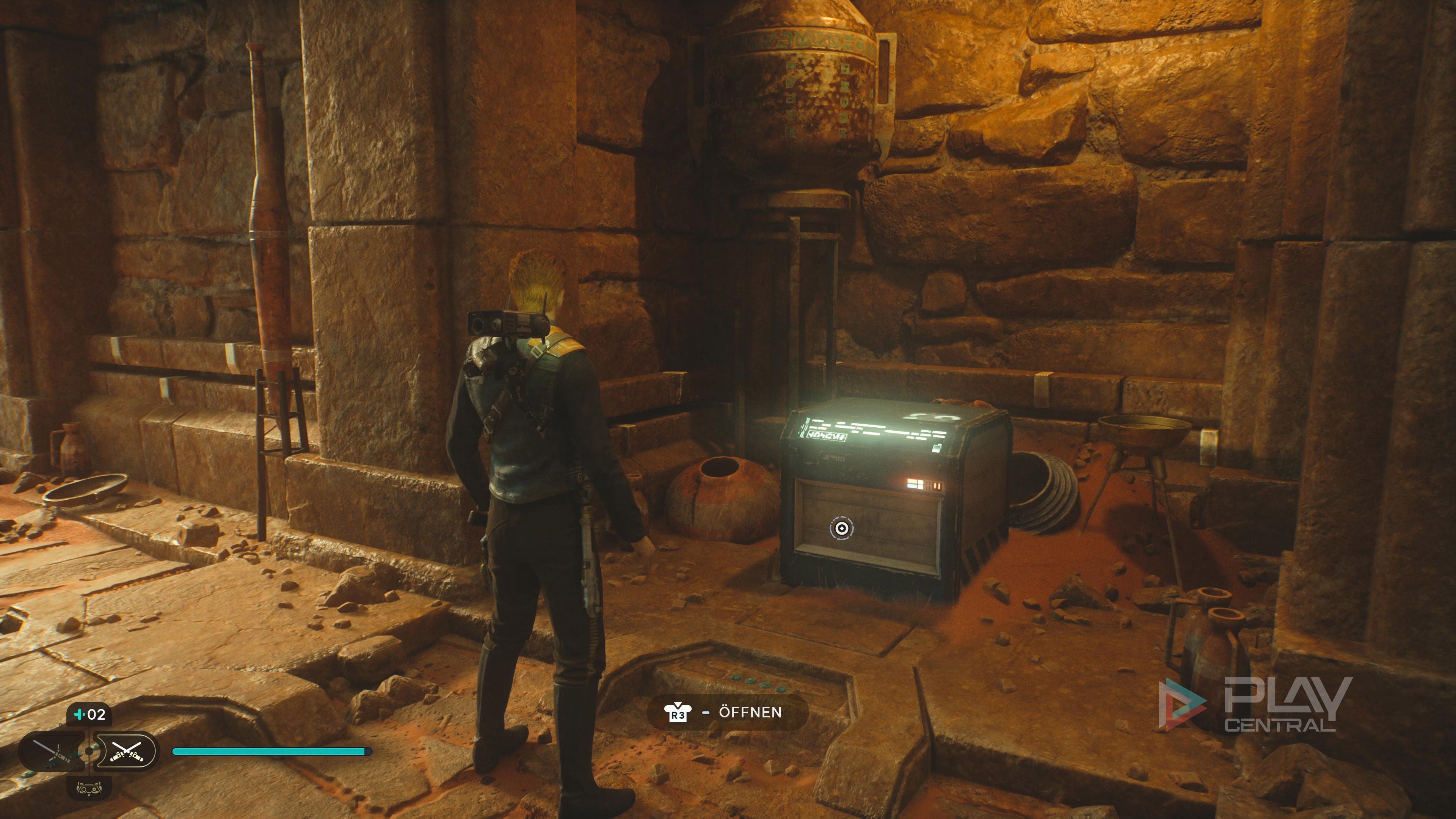Select the dual lightsabers stance icon
Screen dimensions: 1456x819
[126, 752]
